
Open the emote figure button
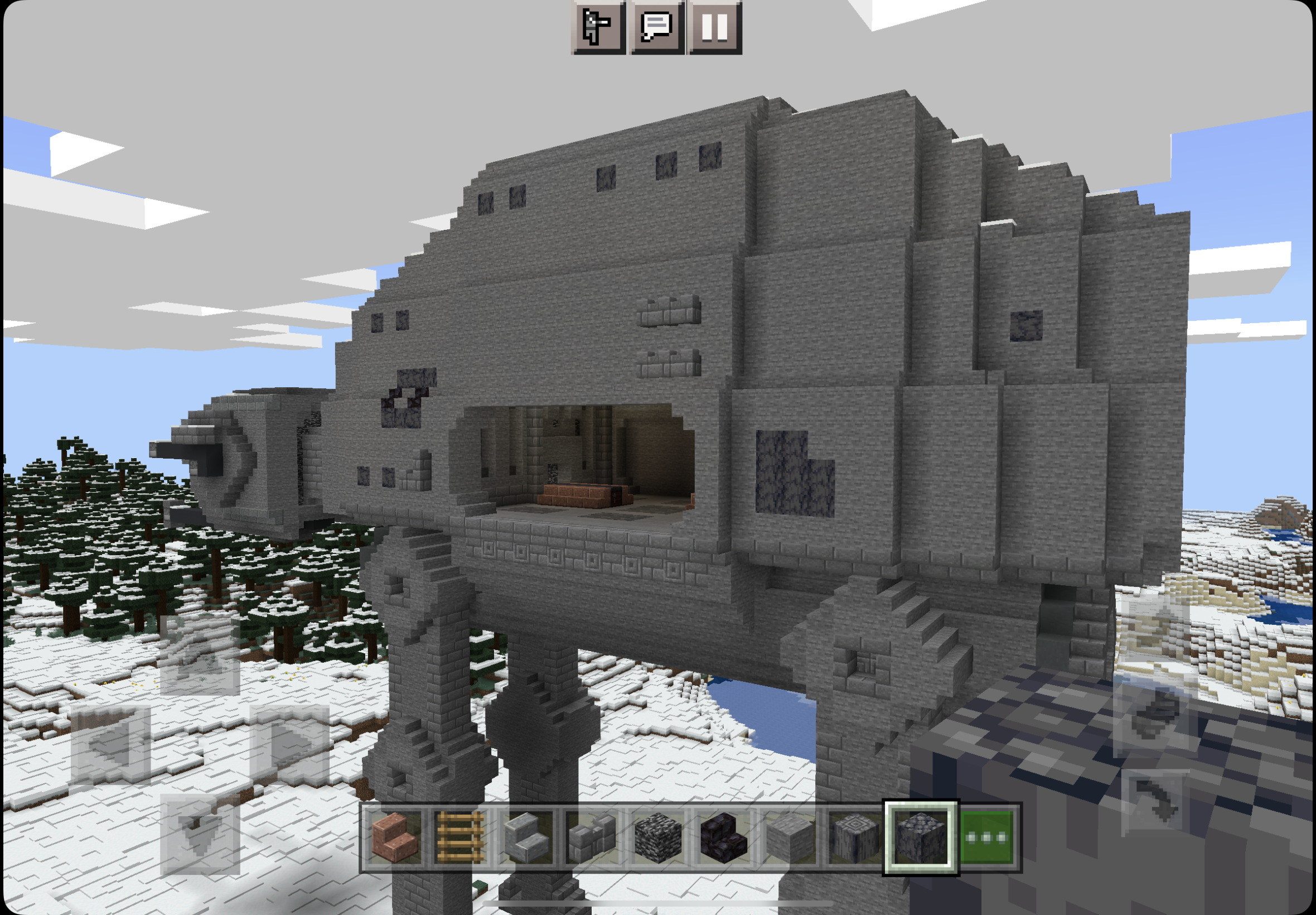point(598,27)
